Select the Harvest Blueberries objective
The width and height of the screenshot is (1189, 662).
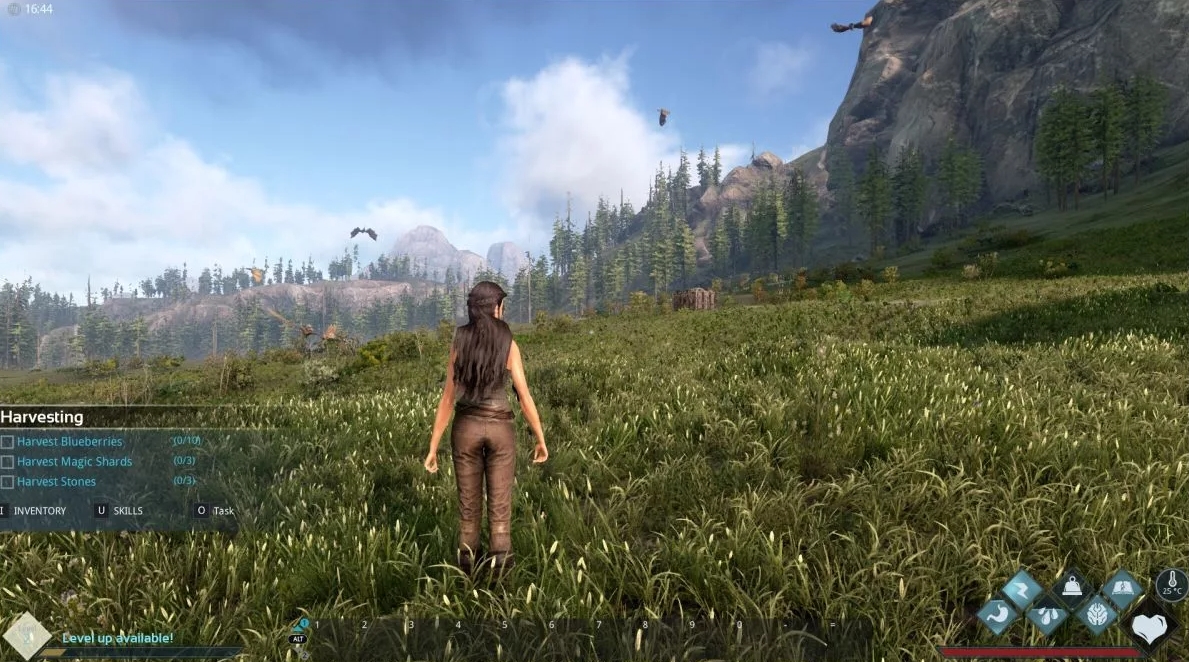(x=69, y=441)
